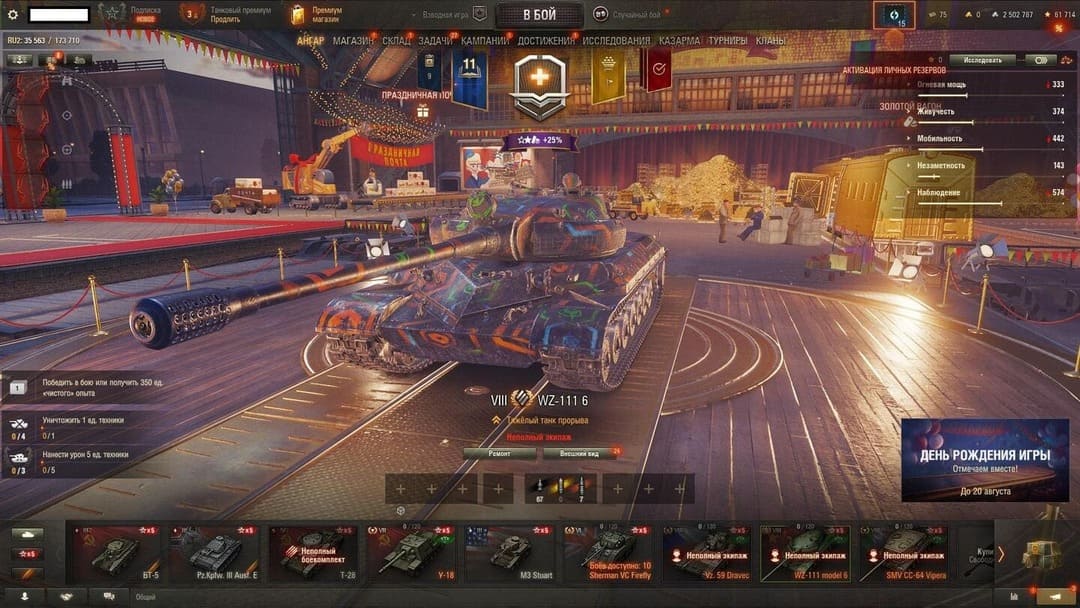Viewport: 1080px width, 608px height.
Task: Click the Исследовать button
Action: (x=982, y=60)
